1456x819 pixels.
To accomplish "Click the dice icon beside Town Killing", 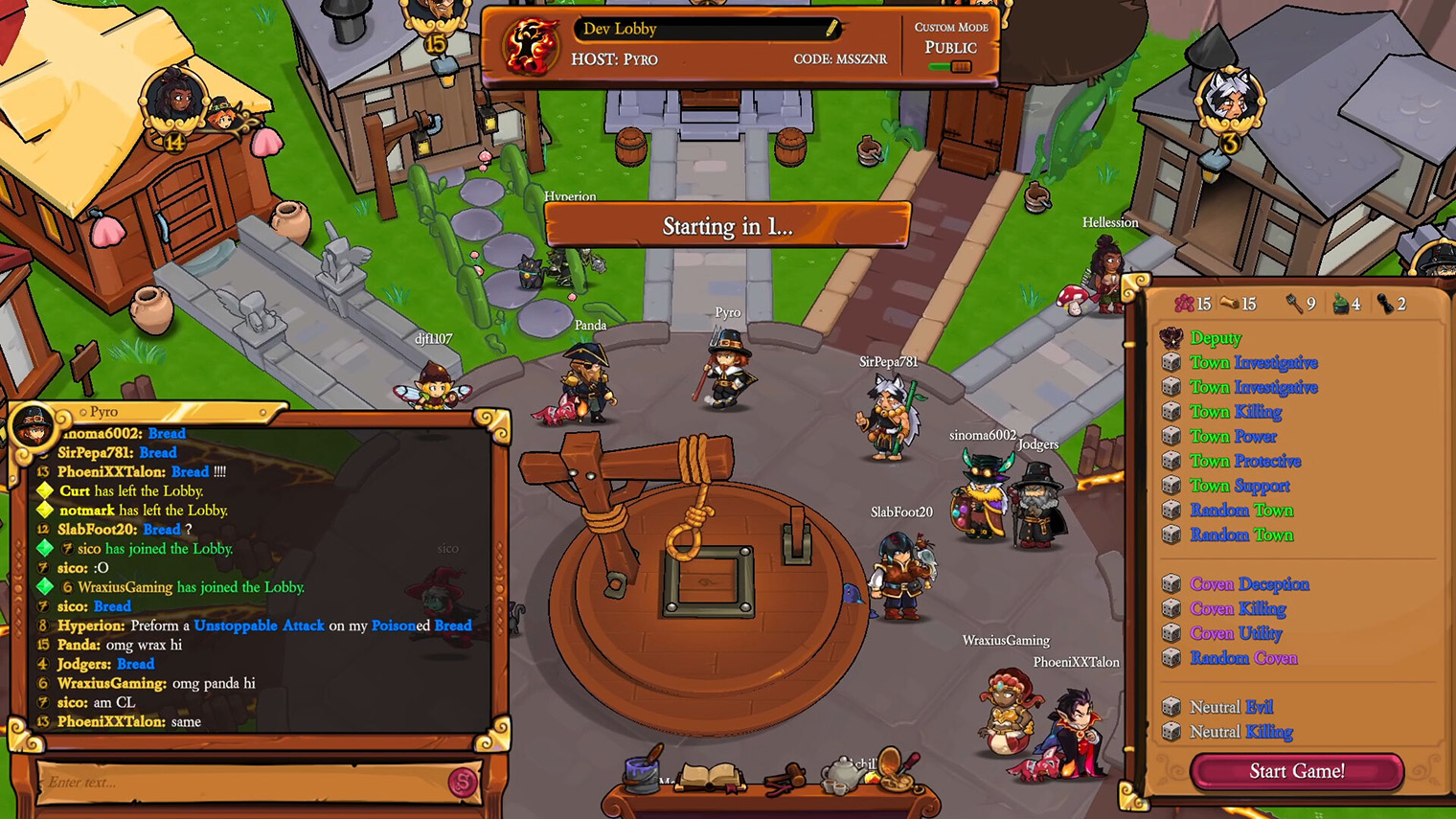I will [x=1172, y=411].
